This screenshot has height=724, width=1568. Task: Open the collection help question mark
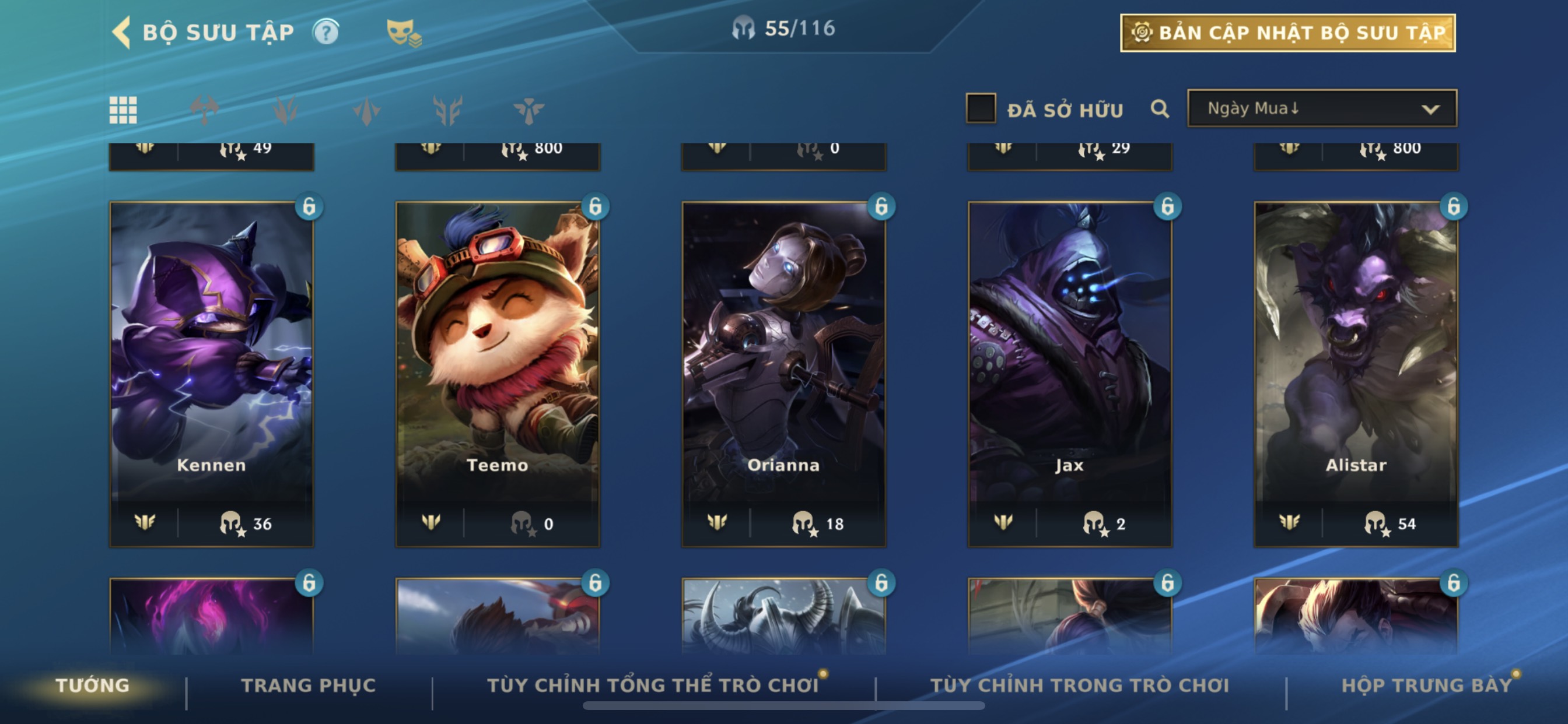click(325, 32)
